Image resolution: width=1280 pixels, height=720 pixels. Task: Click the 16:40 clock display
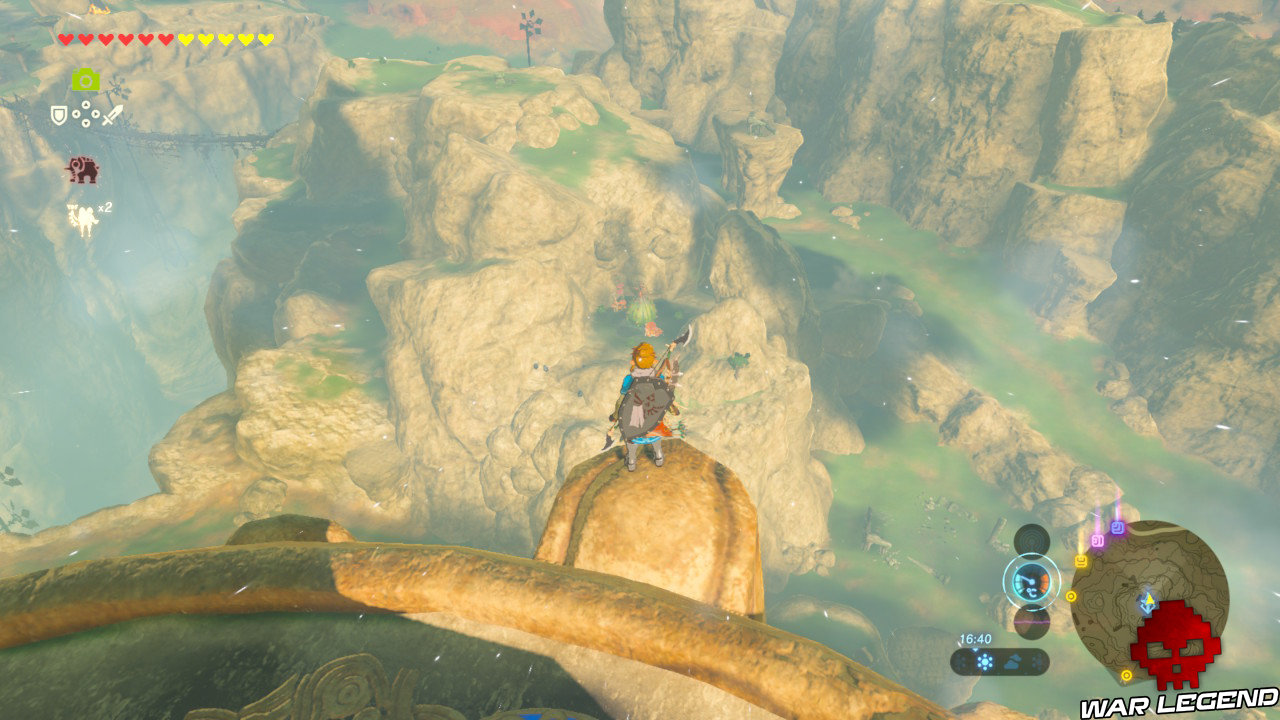[975, 639]
